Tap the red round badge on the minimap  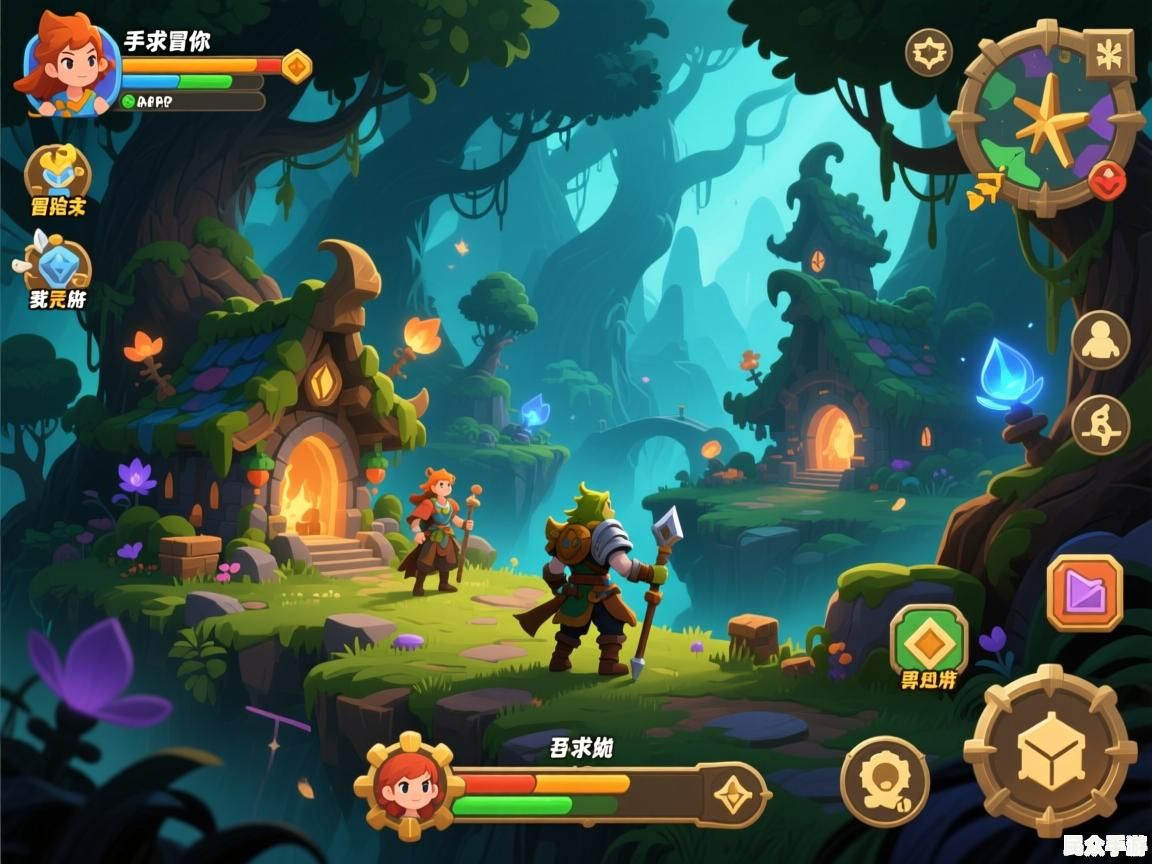[x=1107, y=181]
